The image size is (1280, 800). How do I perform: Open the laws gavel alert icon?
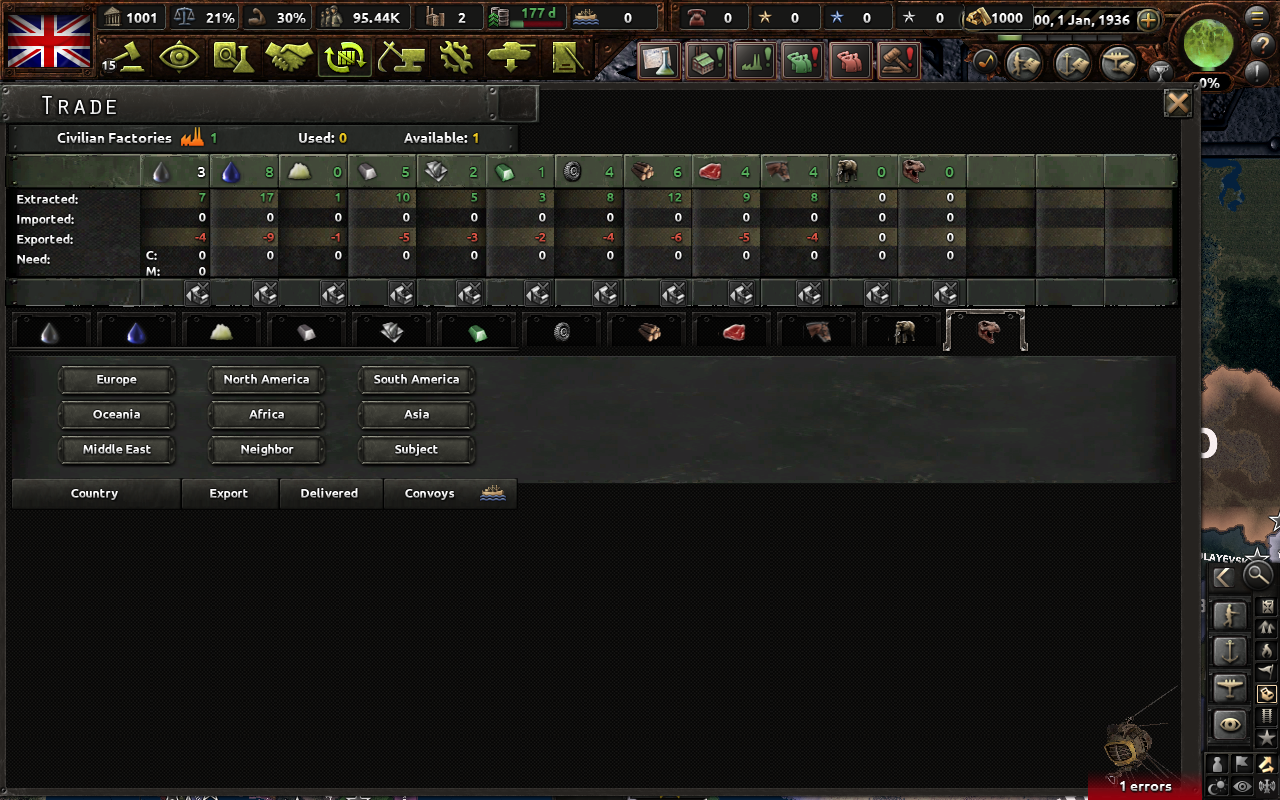pyautogui.click(x=896, y=60)
